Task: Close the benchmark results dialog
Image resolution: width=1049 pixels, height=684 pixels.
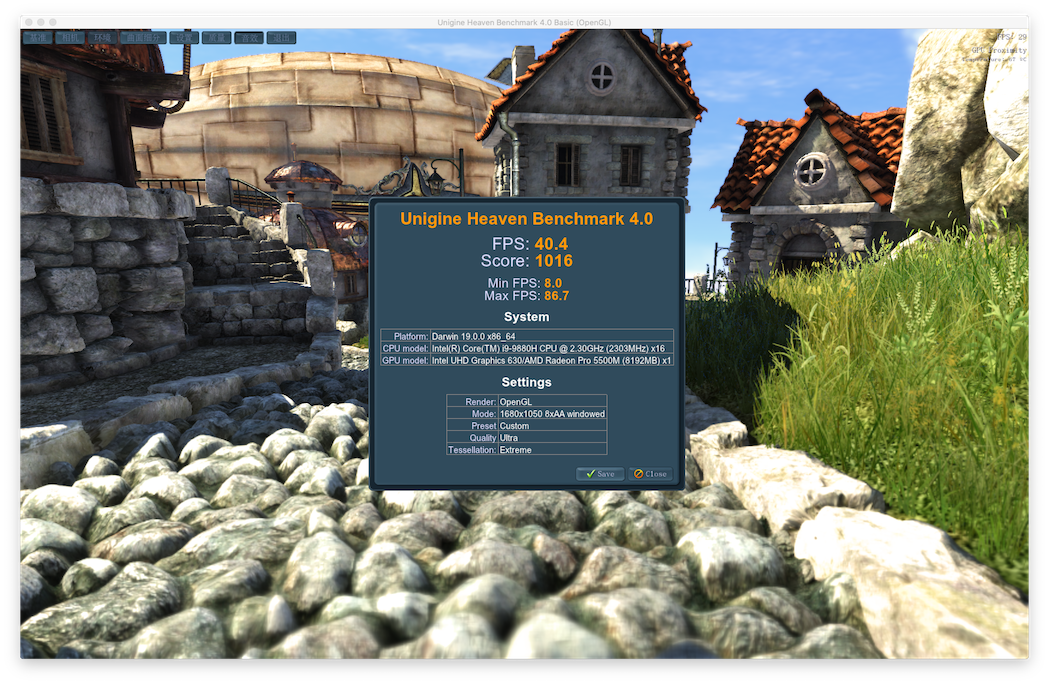Action: (650, 474)
